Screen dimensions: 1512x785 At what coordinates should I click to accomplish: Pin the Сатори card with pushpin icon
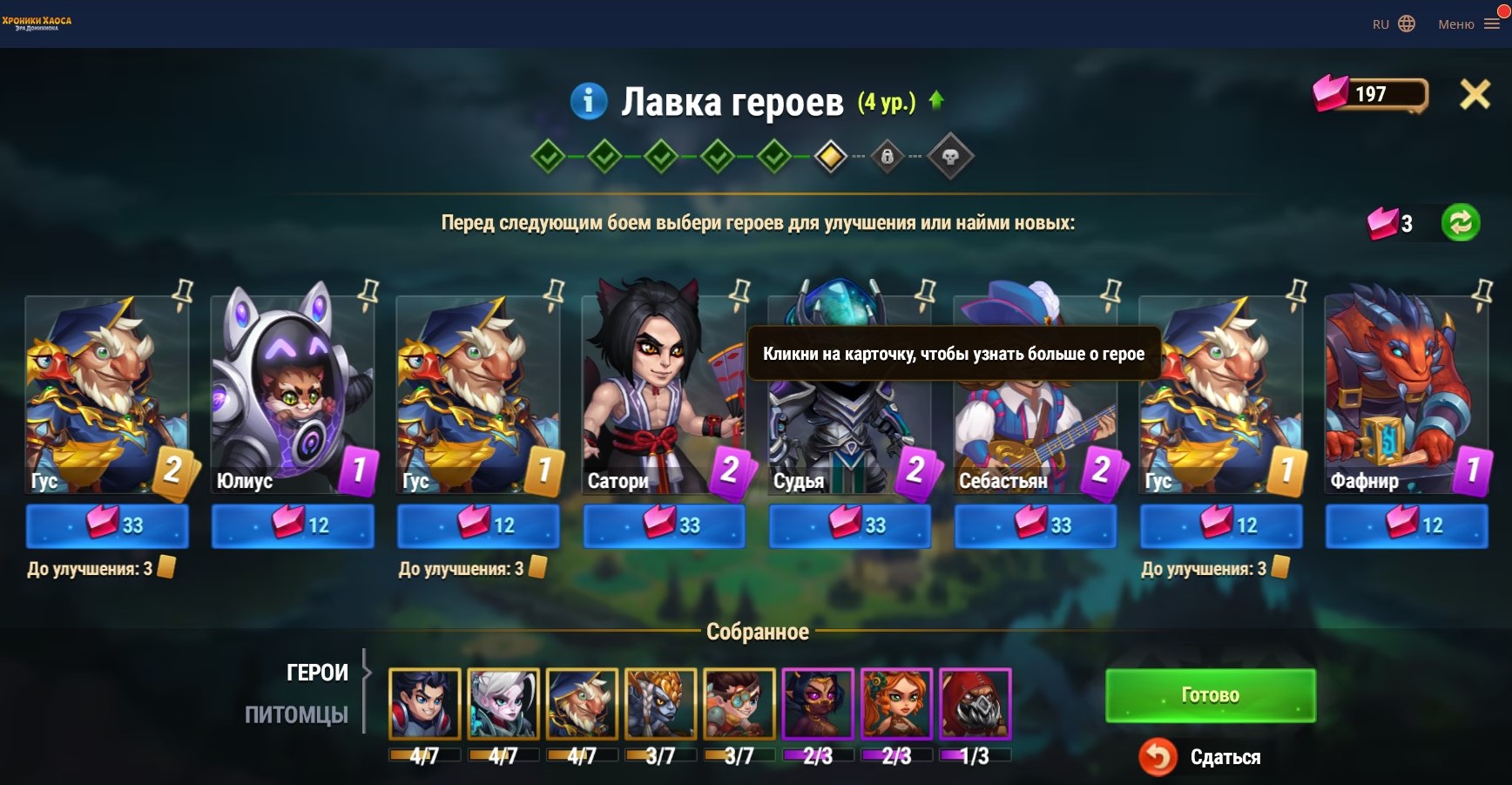point(739,292)
